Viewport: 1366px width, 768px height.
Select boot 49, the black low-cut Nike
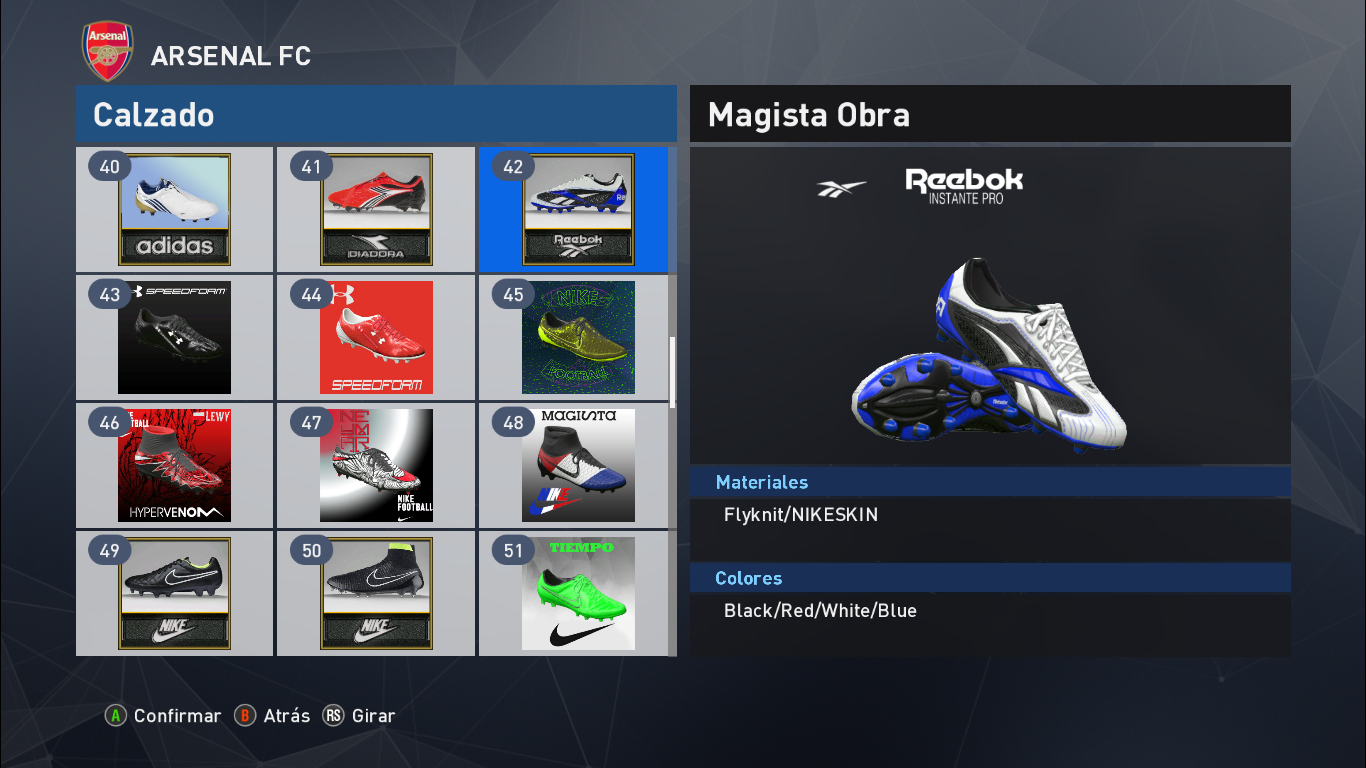click(175, 594)
